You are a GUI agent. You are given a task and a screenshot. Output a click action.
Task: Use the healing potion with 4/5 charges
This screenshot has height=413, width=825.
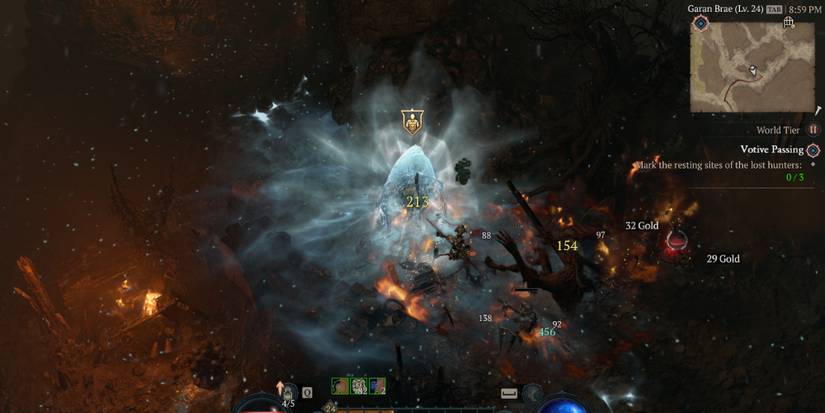288,392
